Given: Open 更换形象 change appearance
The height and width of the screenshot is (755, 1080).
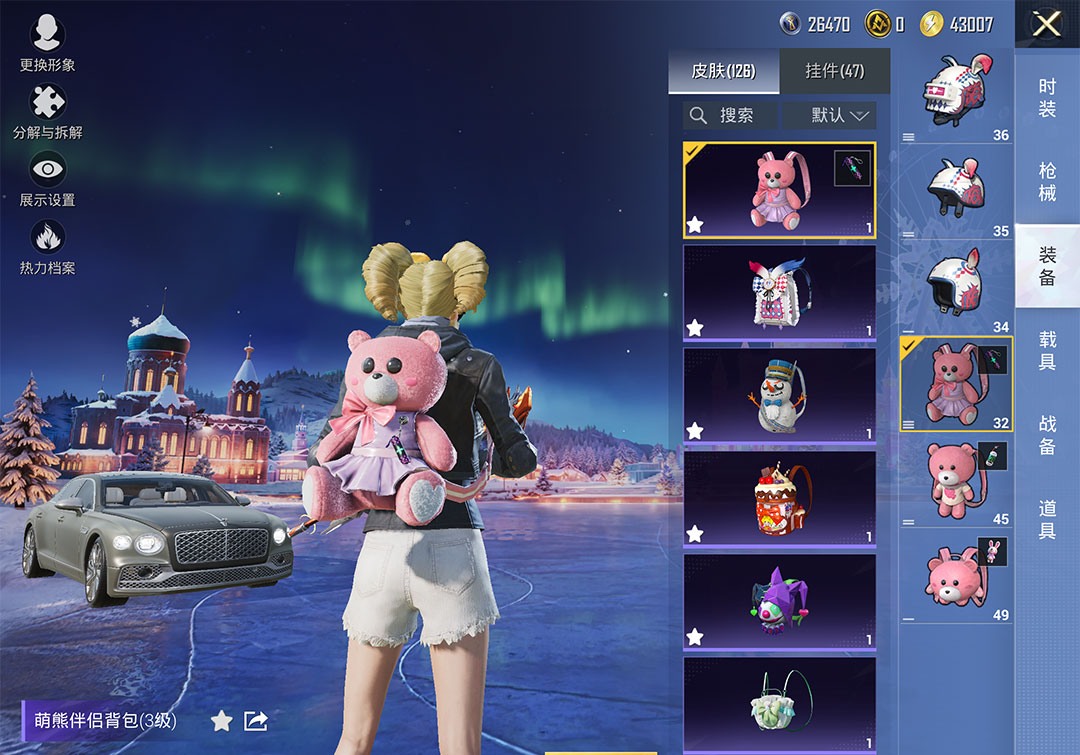Looking at the screenshot, I should pos(47,43).
